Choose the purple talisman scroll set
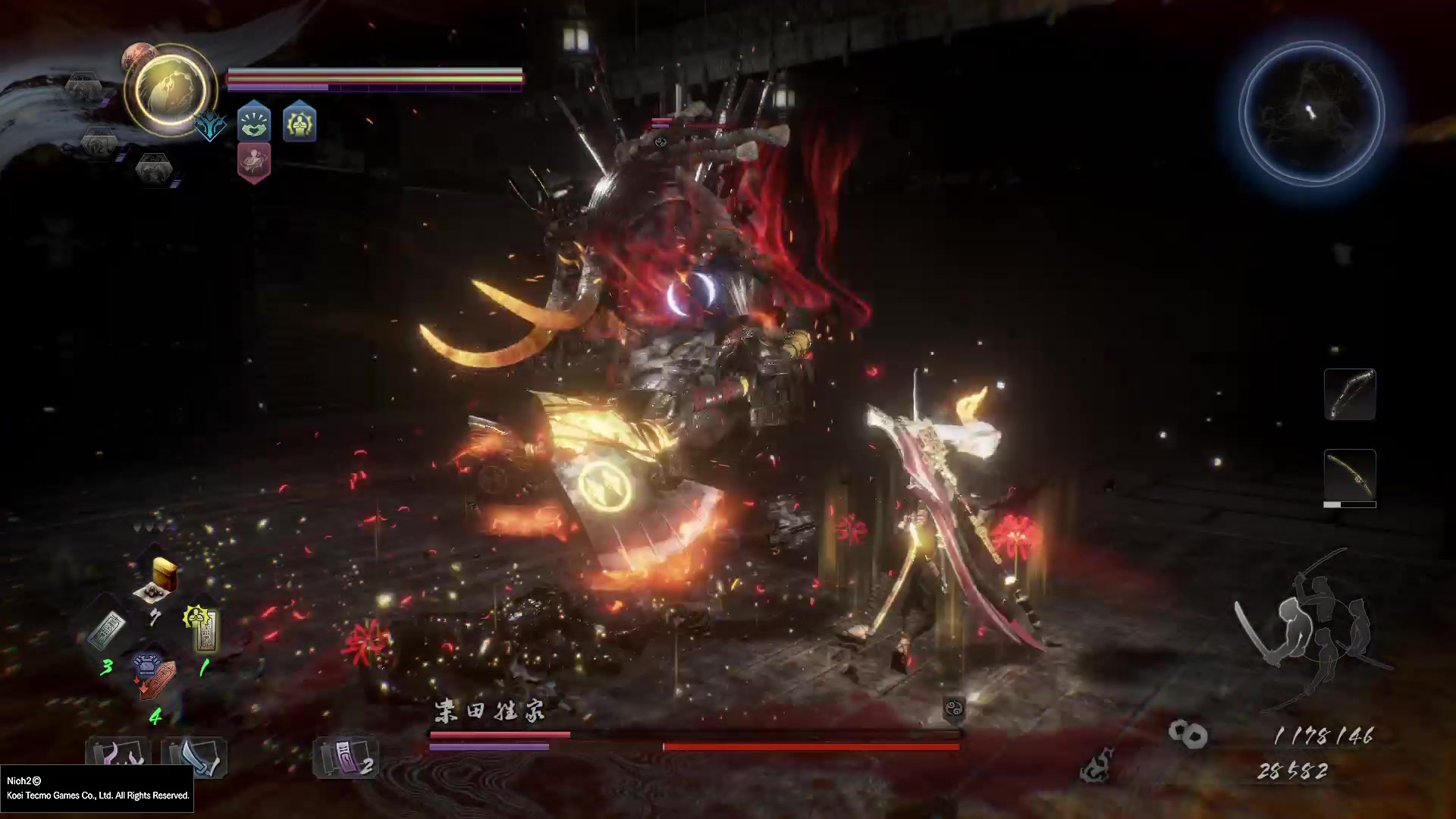This screenshot has height=819, width=1456. [345, 757]
